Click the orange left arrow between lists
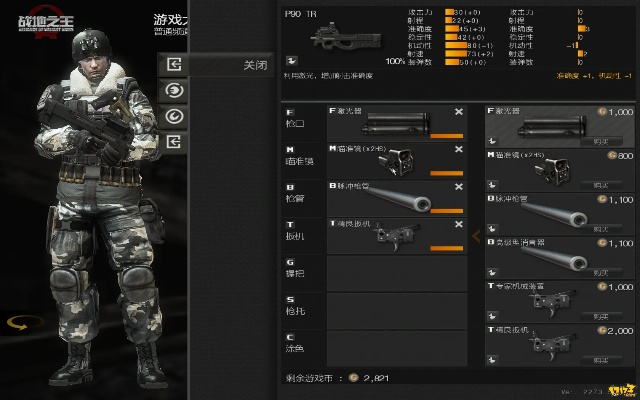Viewport: 640px width, 400px height. (x=476, y=235)
